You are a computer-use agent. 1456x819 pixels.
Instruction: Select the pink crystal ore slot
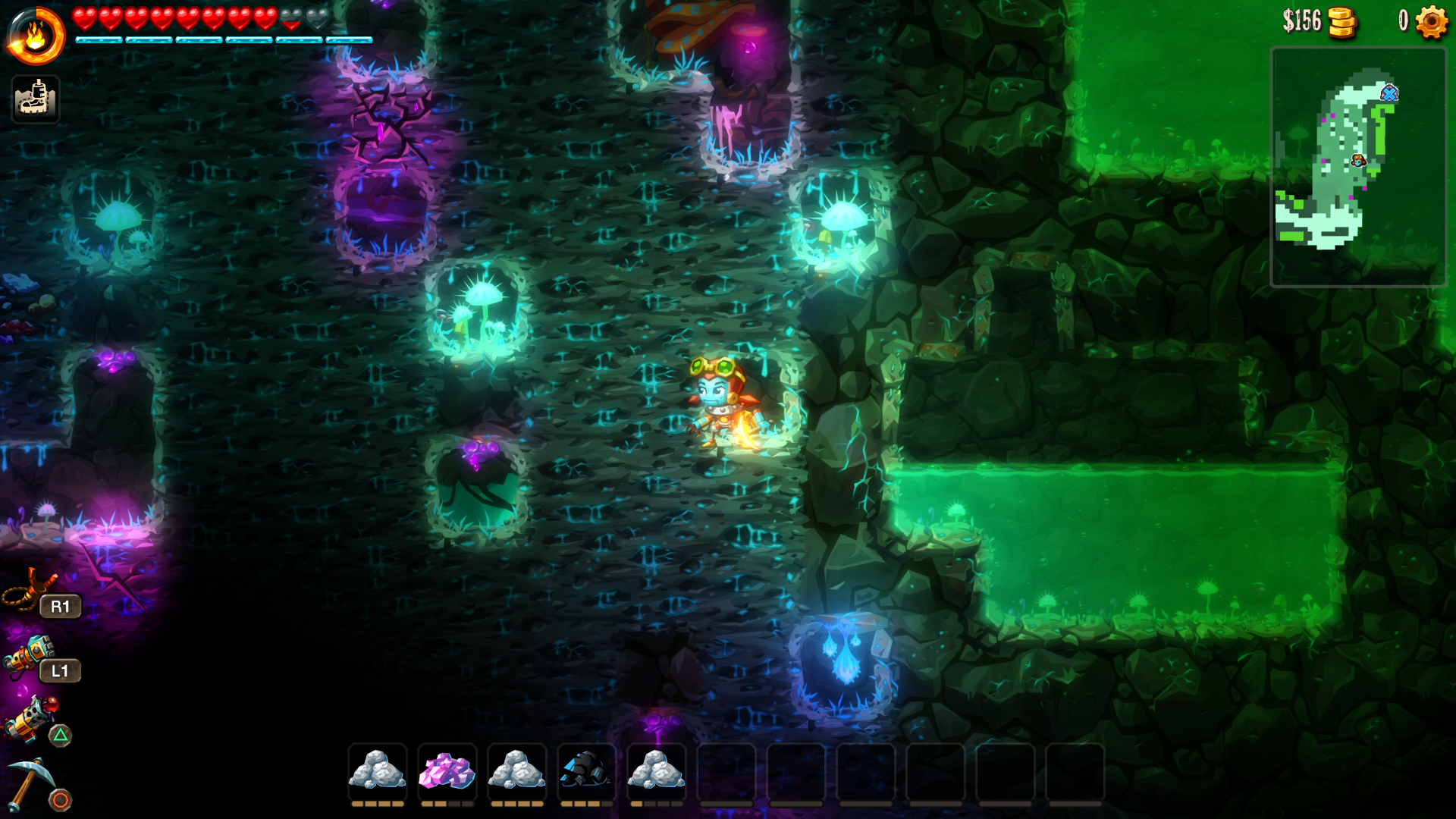click(x=447, y=771)
